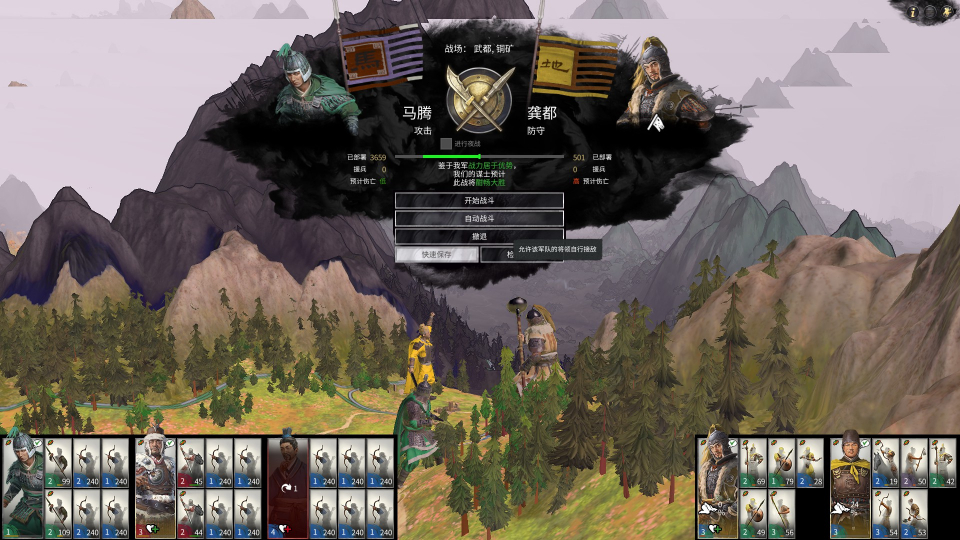Select the 撤退 (retreat) option

[x=479, y=237]
